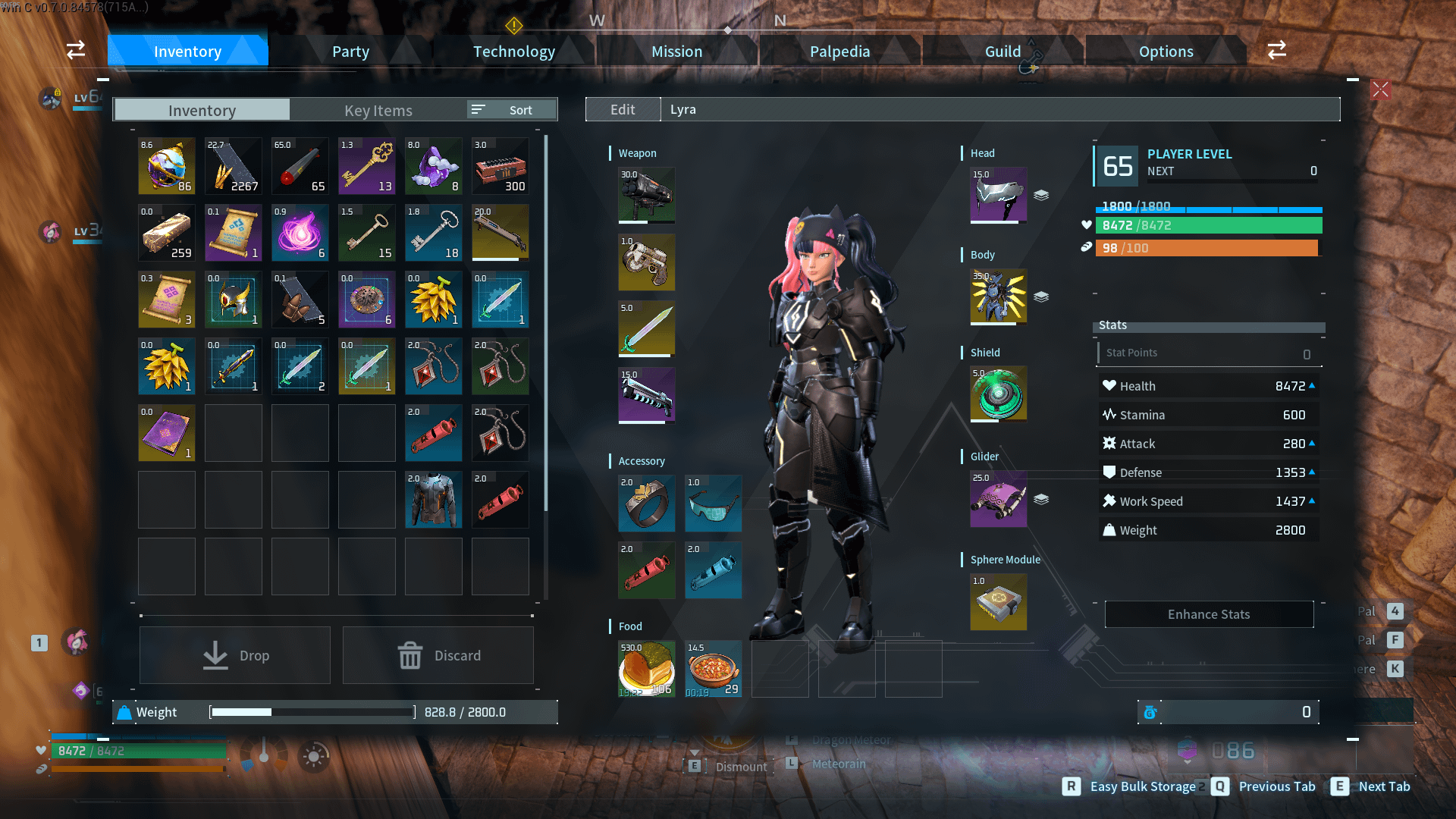Open the Options tab
Viewport: 1456px width, 819px height.
(1166, 52)
